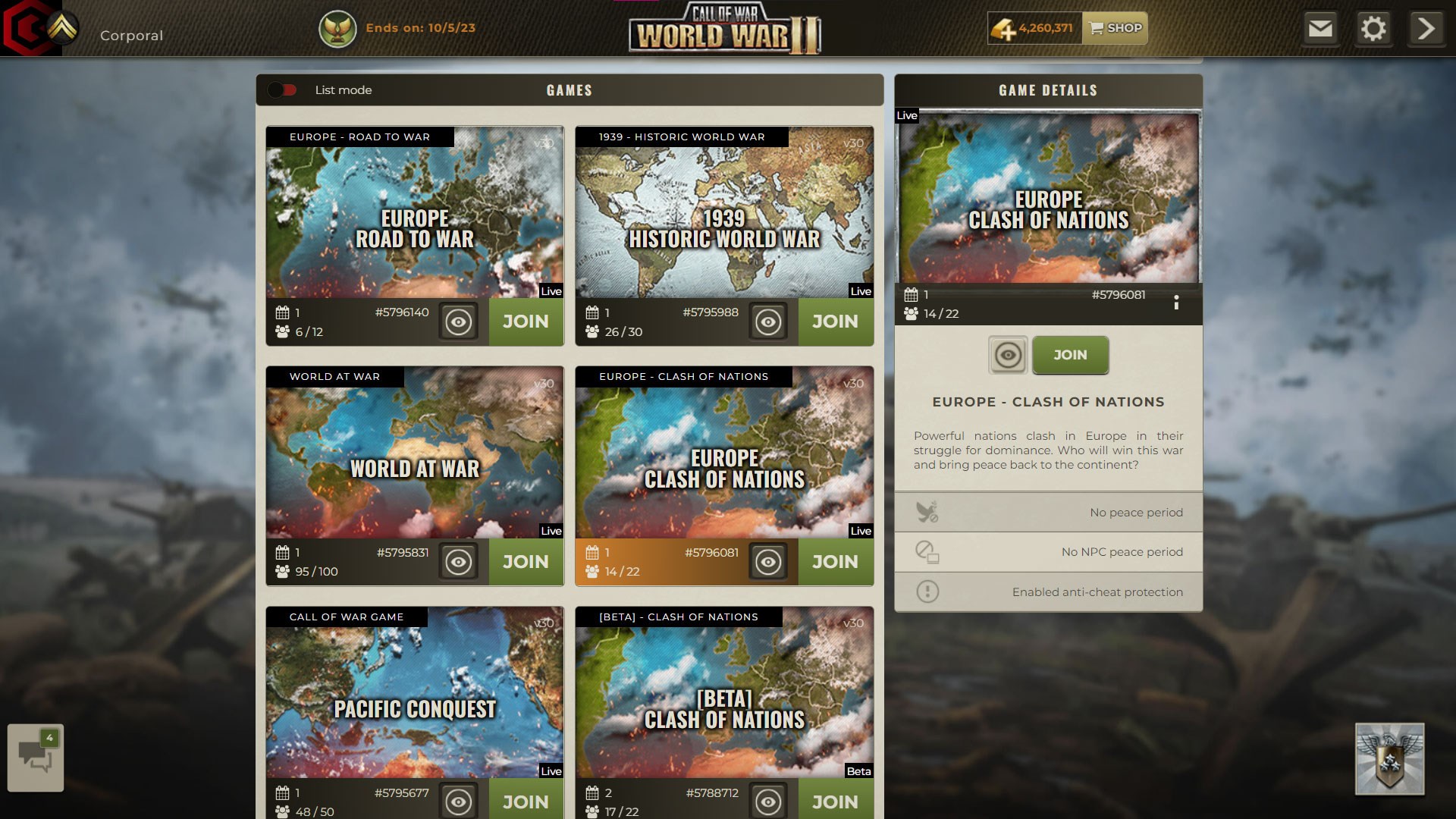This screenshot has height=819, width=1456.
Task: Click the [BETA] Clash of Nations map thumbnail
Action: pyautogui.click(x=724, y=690)
